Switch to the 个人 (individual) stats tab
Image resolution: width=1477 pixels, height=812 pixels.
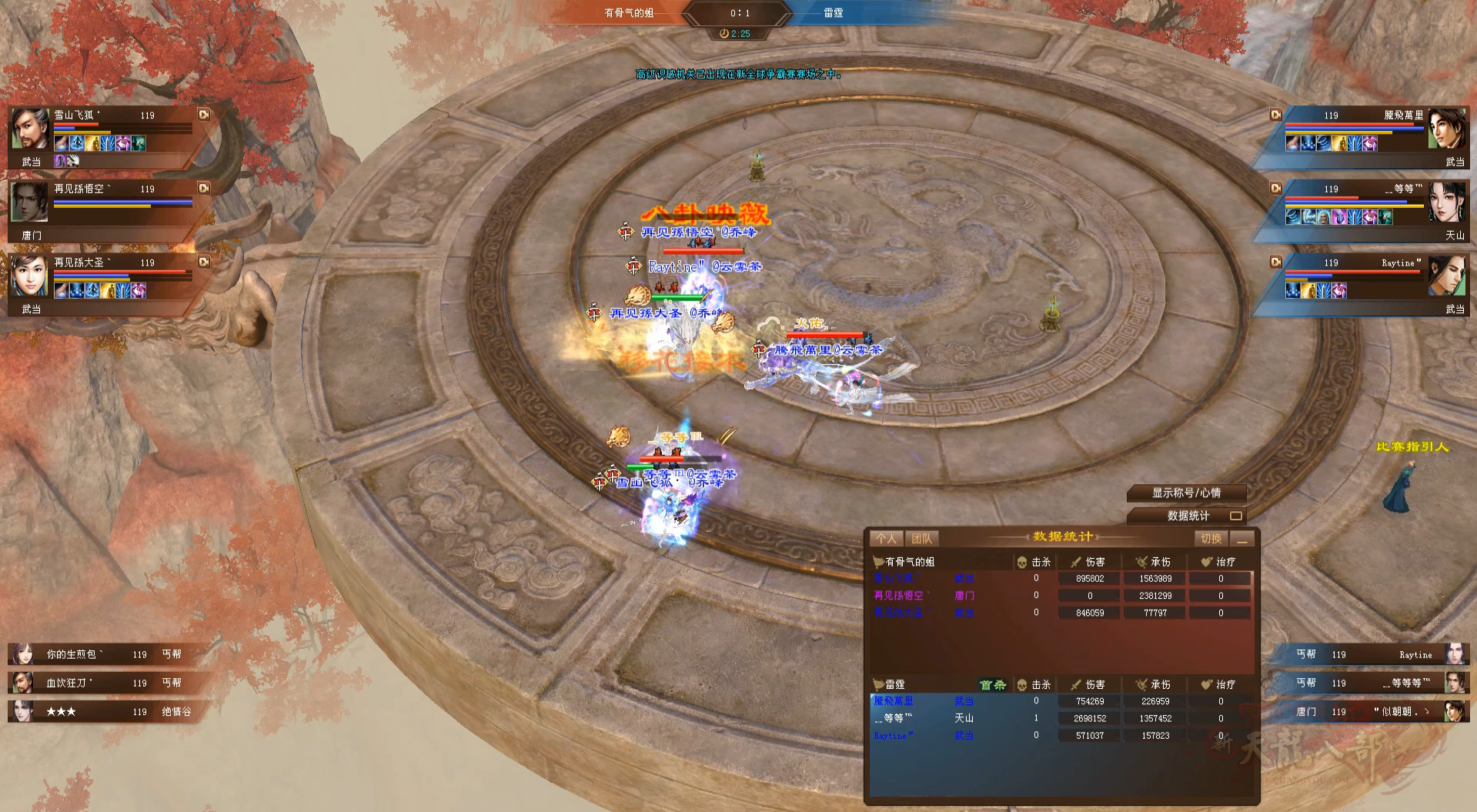click(x=886, y=539)
